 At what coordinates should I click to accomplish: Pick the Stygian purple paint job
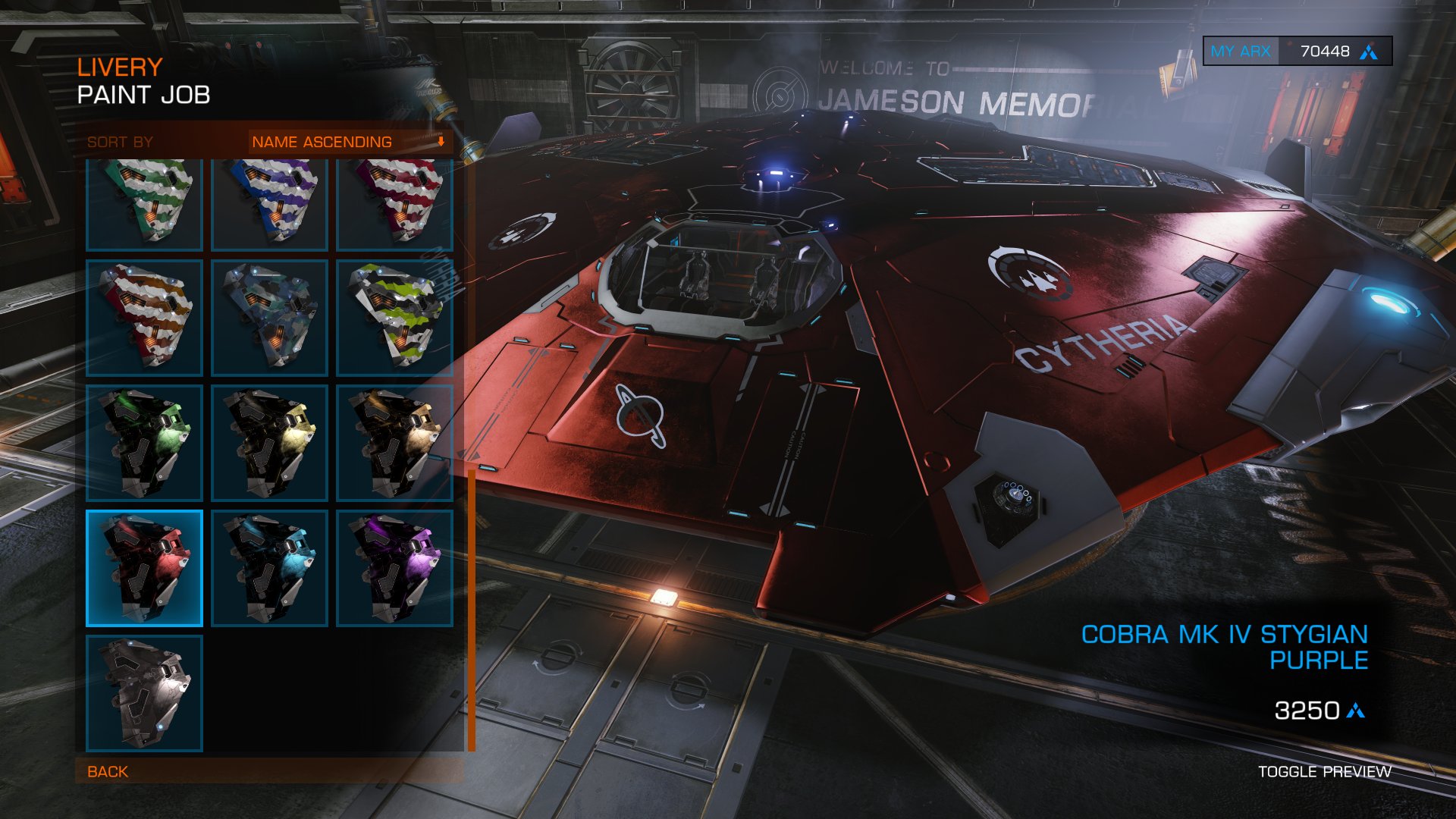[x=394, y=568]
